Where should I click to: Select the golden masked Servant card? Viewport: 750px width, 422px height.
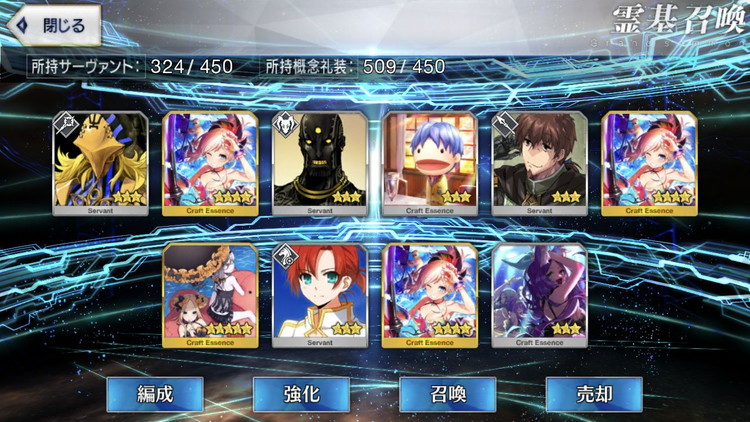[100, 162]
